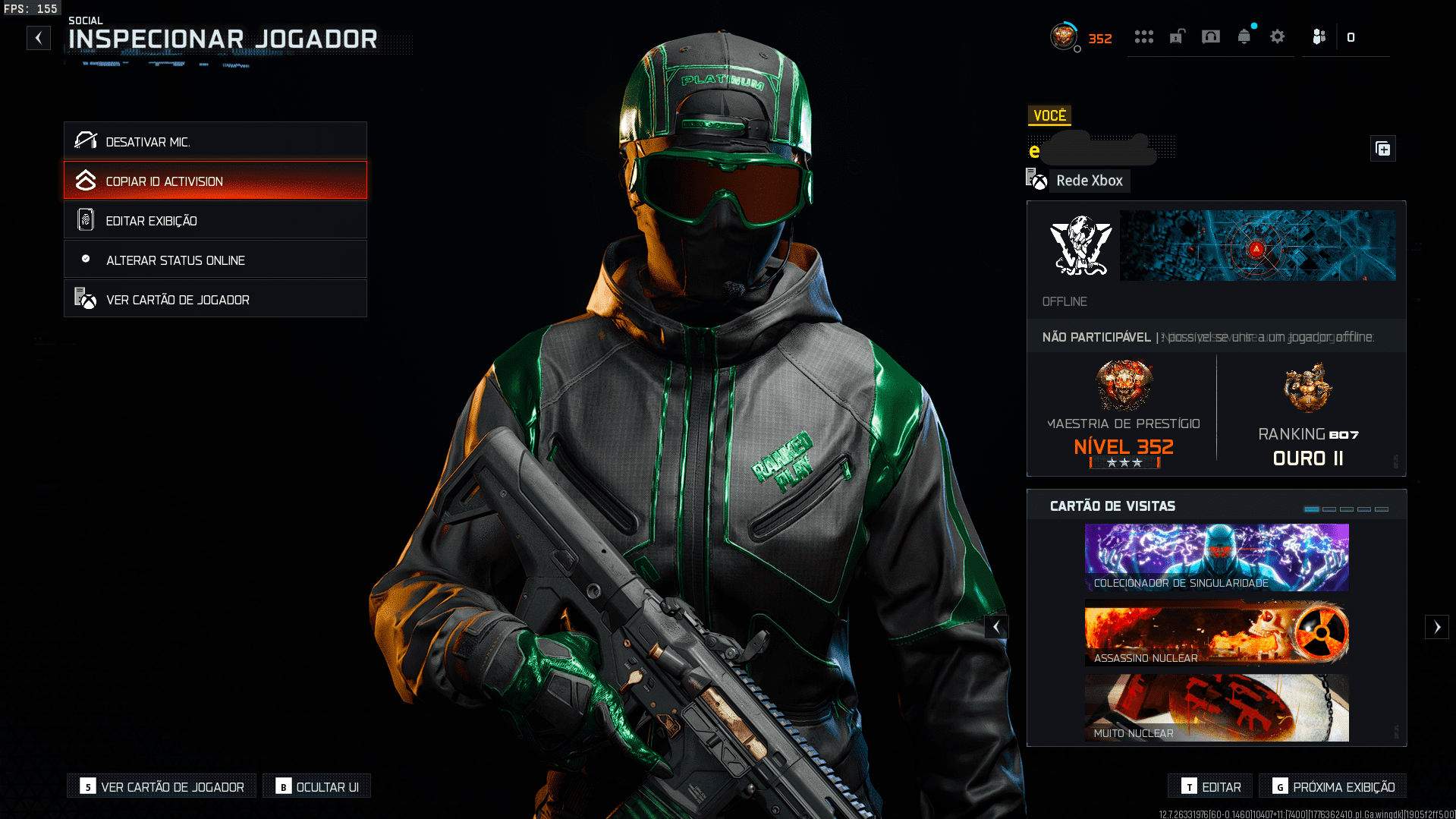Open the settings gear icon
Image resolution: width=1456 pixels, height=819 pixels.
(1278, 36)
